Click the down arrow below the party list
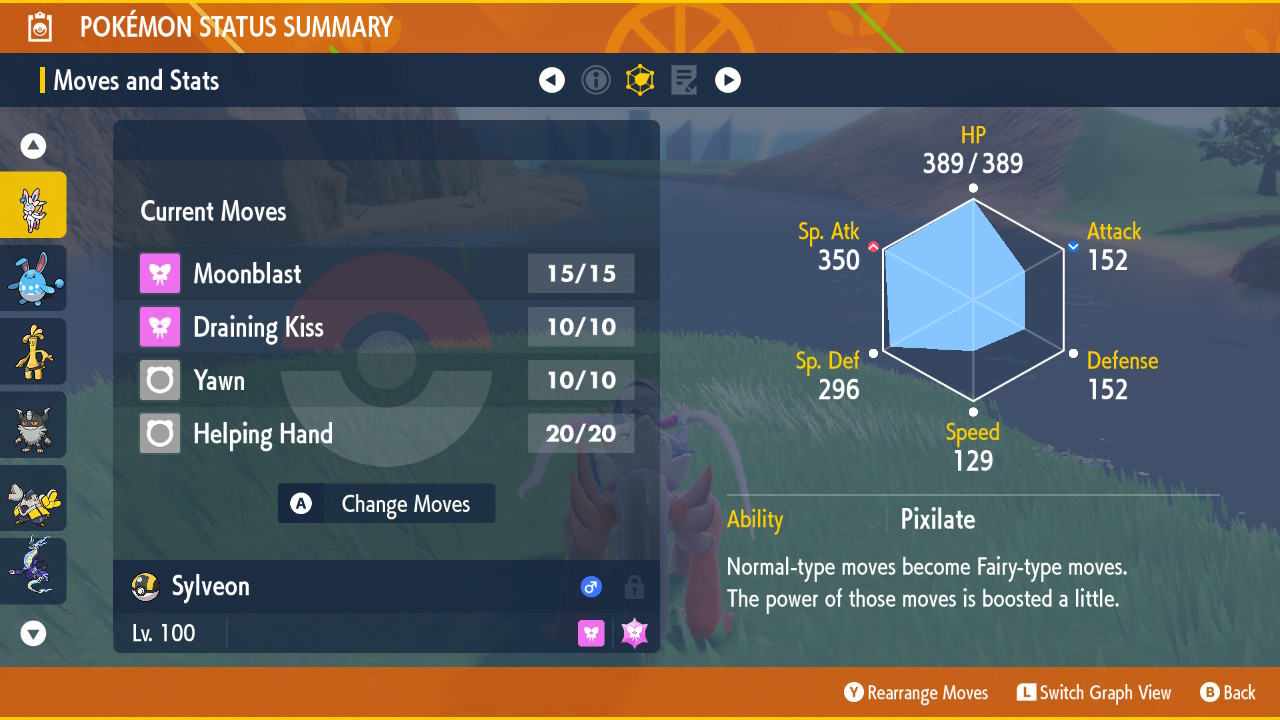Image resolution: width=1280 pixels, height=720 pixels. (33, 633)
